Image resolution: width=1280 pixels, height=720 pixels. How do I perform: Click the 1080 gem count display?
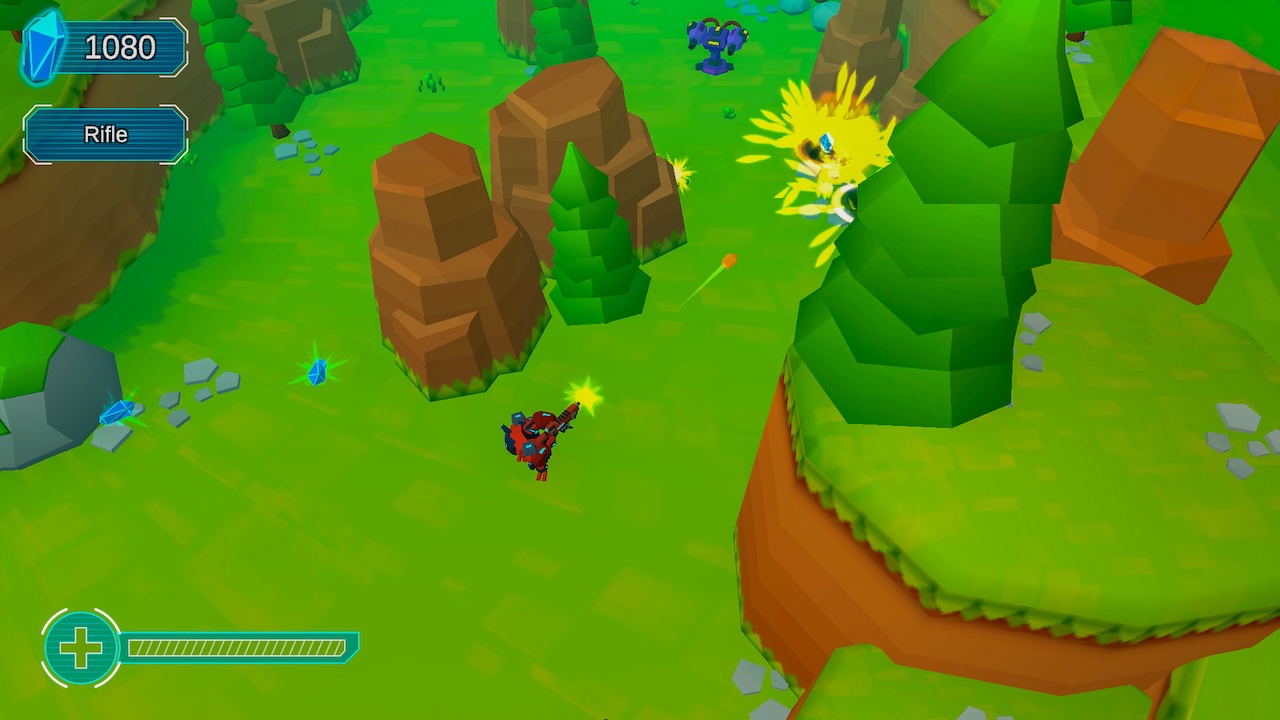click(120, 47)
